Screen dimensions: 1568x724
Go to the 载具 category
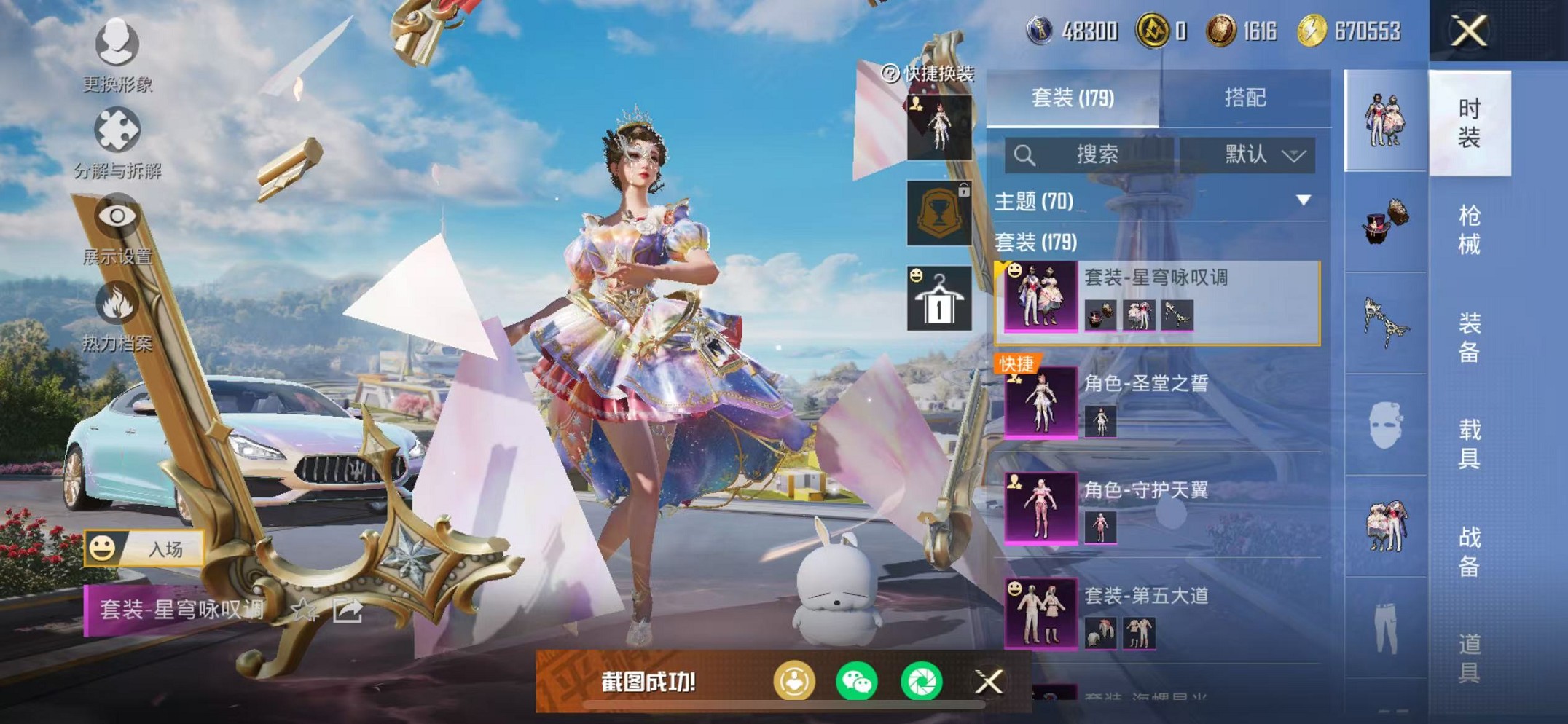pos(1469,444)
